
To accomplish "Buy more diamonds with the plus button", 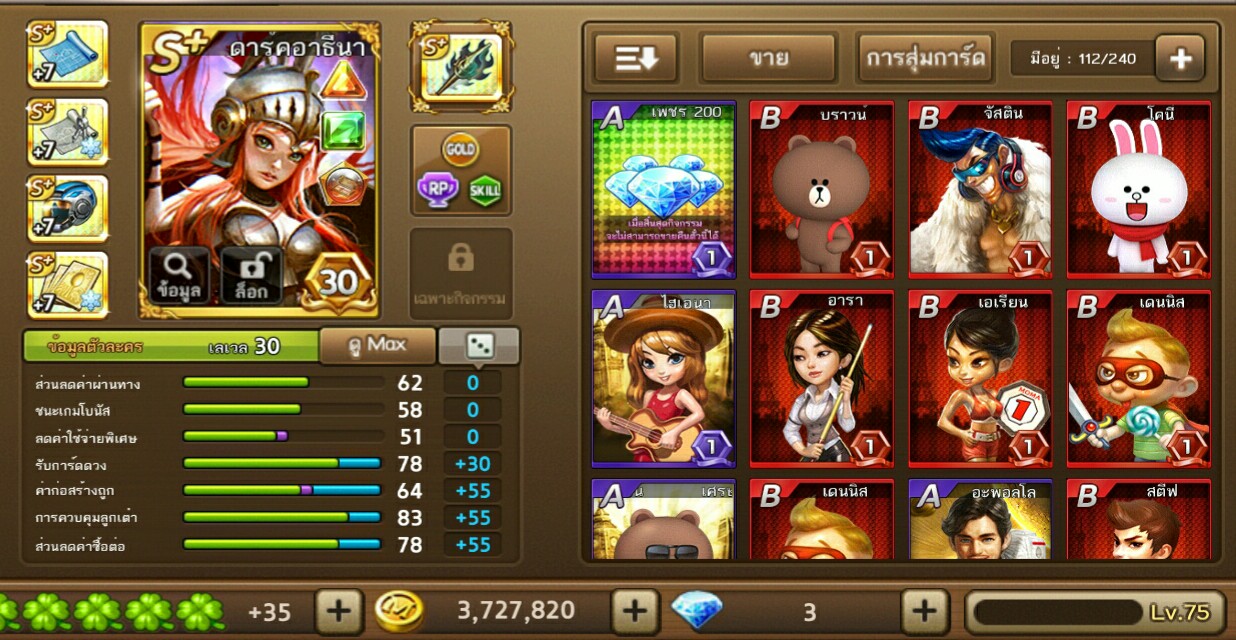I will pyautogui.click(x=924, y=611).
